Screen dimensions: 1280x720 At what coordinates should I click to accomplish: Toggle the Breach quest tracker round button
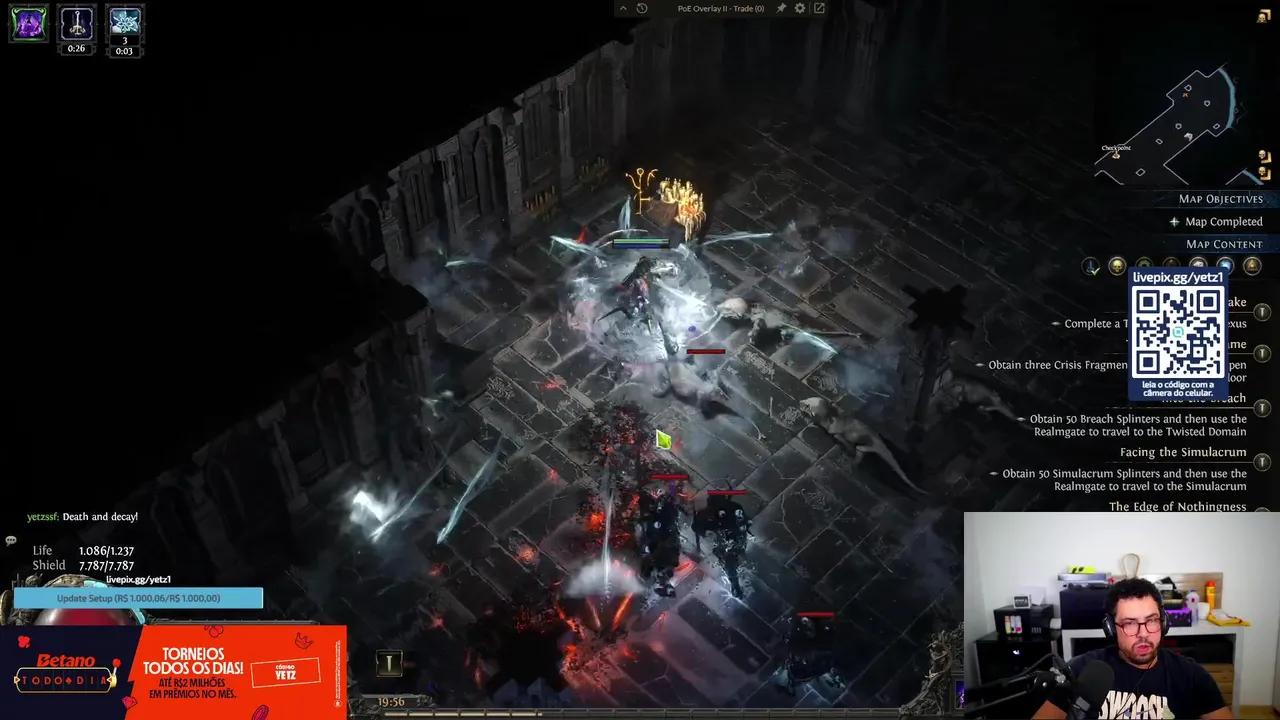point(1262,408)
